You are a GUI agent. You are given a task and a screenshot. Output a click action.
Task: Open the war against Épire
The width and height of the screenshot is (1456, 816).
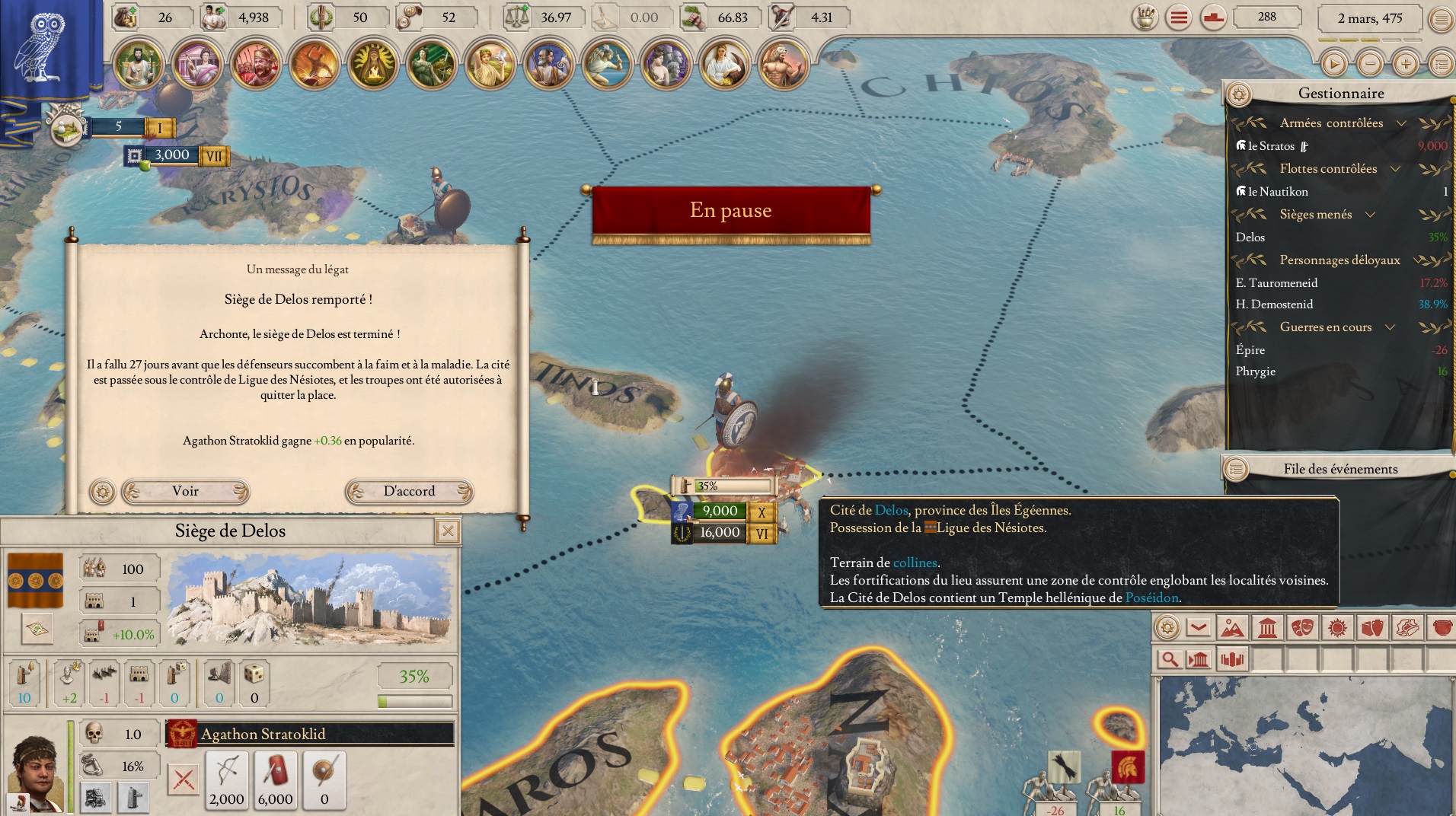point(1250,350)
